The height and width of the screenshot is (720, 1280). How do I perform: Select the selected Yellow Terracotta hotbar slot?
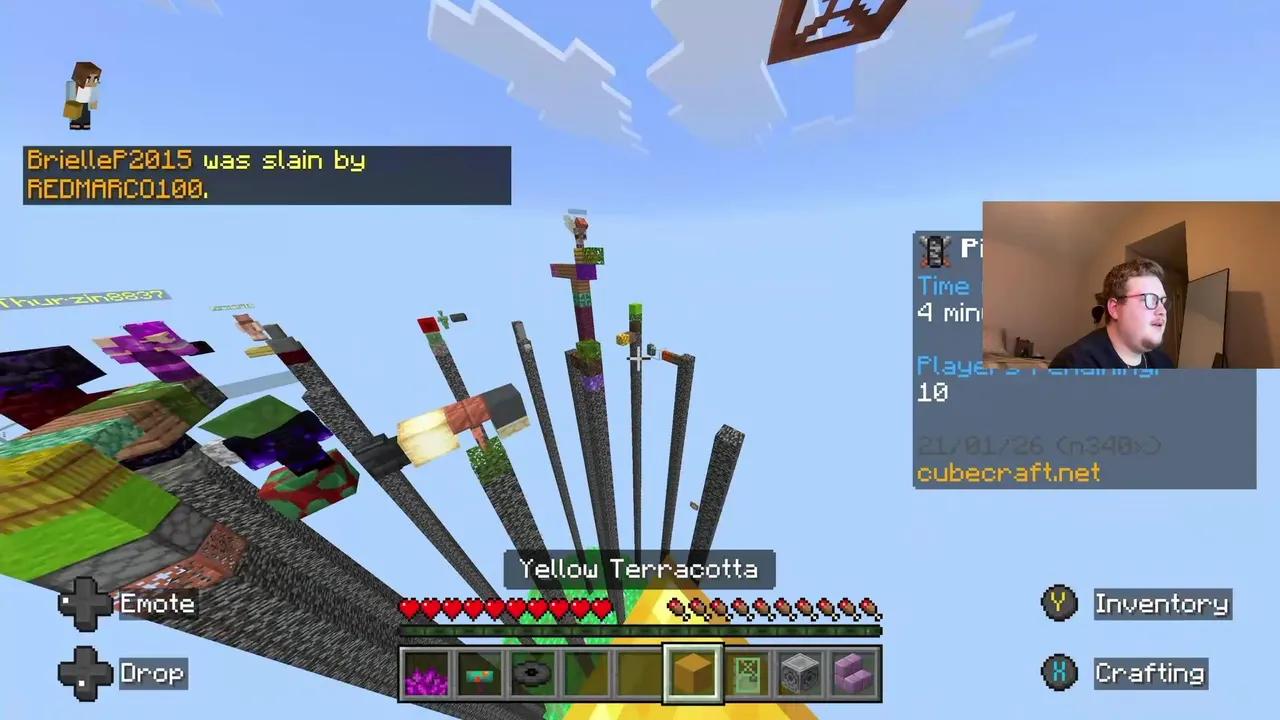click(x=692, y=673)
